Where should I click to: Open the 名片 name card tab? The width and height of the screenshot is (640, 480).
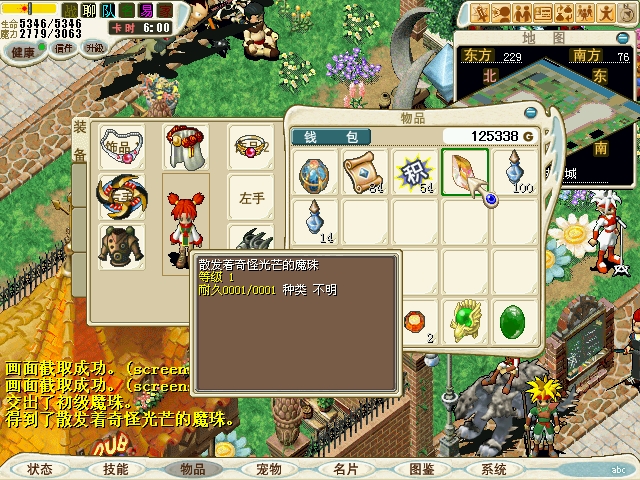[x=345, y=469]
